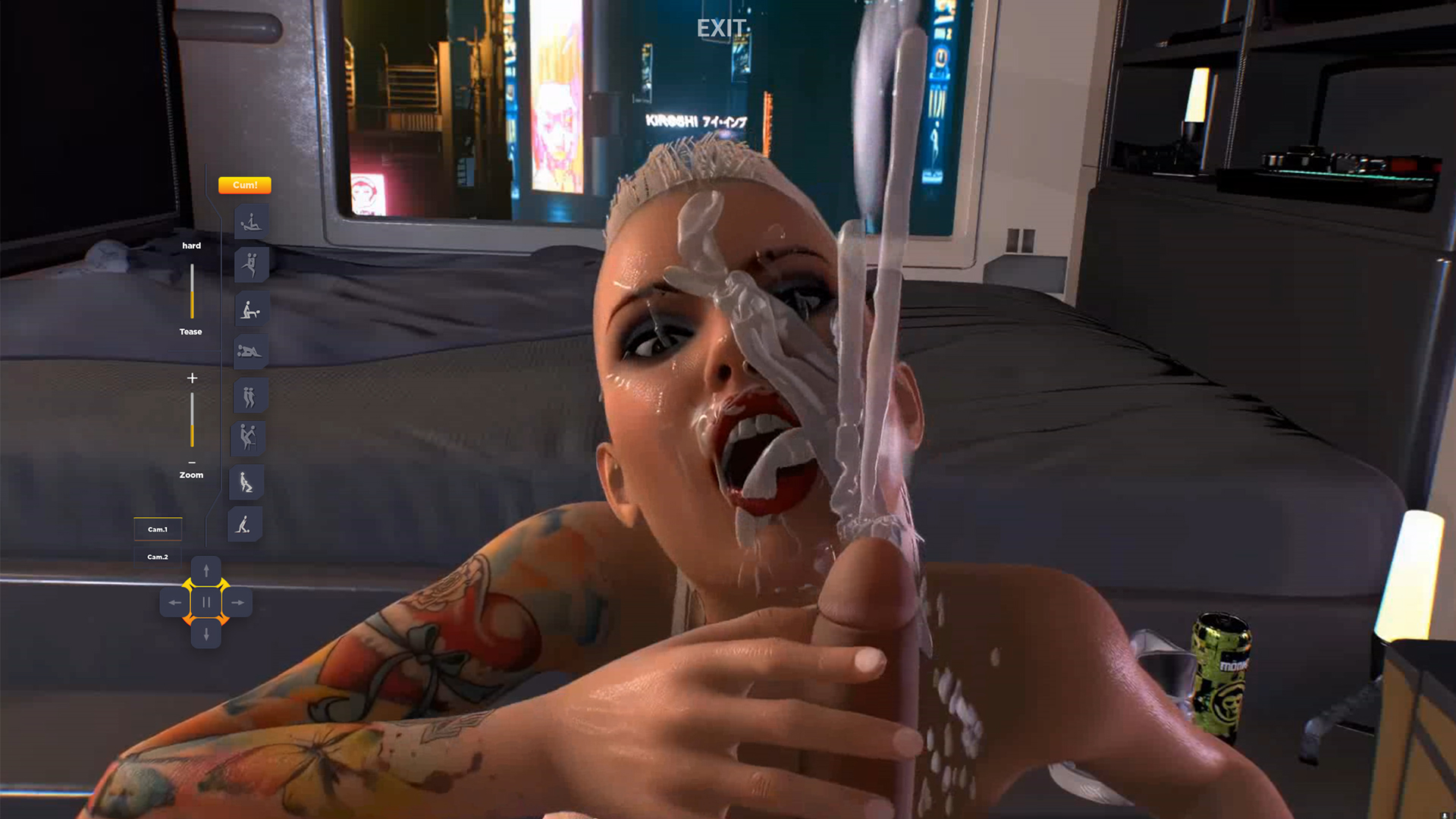Switch to the Cam.2 view
The height and width of the screenshot is (819, 1456).
158,557
